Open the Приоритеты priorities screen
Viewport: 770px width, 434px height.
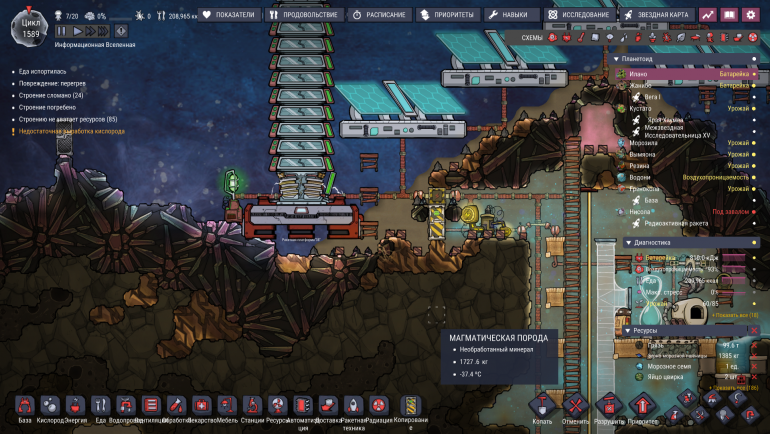pos(447,15)
